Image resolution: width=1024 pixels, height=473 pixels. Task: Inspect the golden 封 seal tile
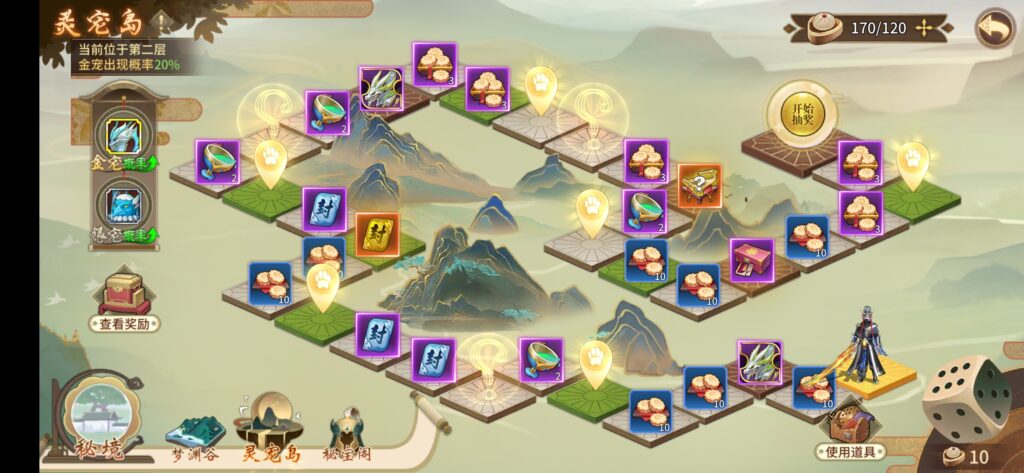(x=377, y=234)
